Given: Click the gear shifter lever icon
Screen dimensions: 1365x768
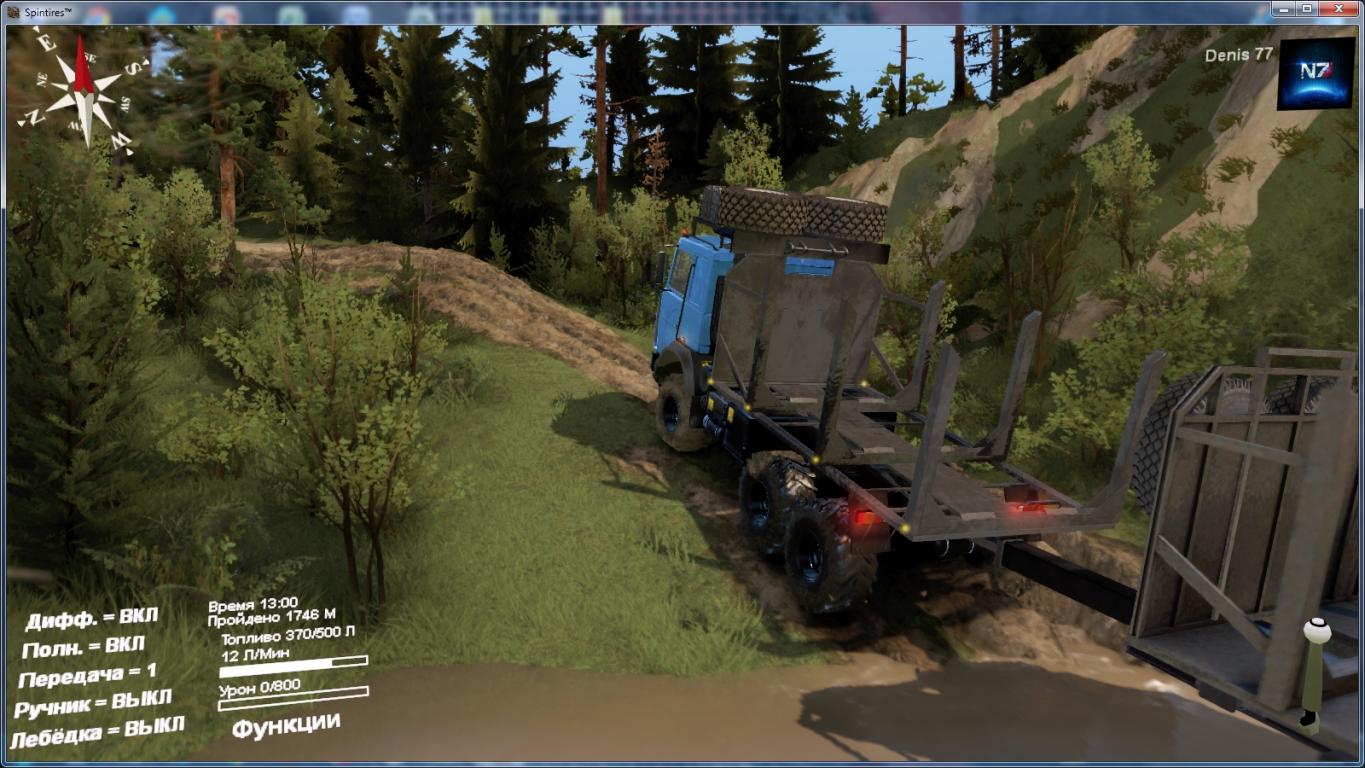Looking at the screenshot, I should pos(1314,675).
